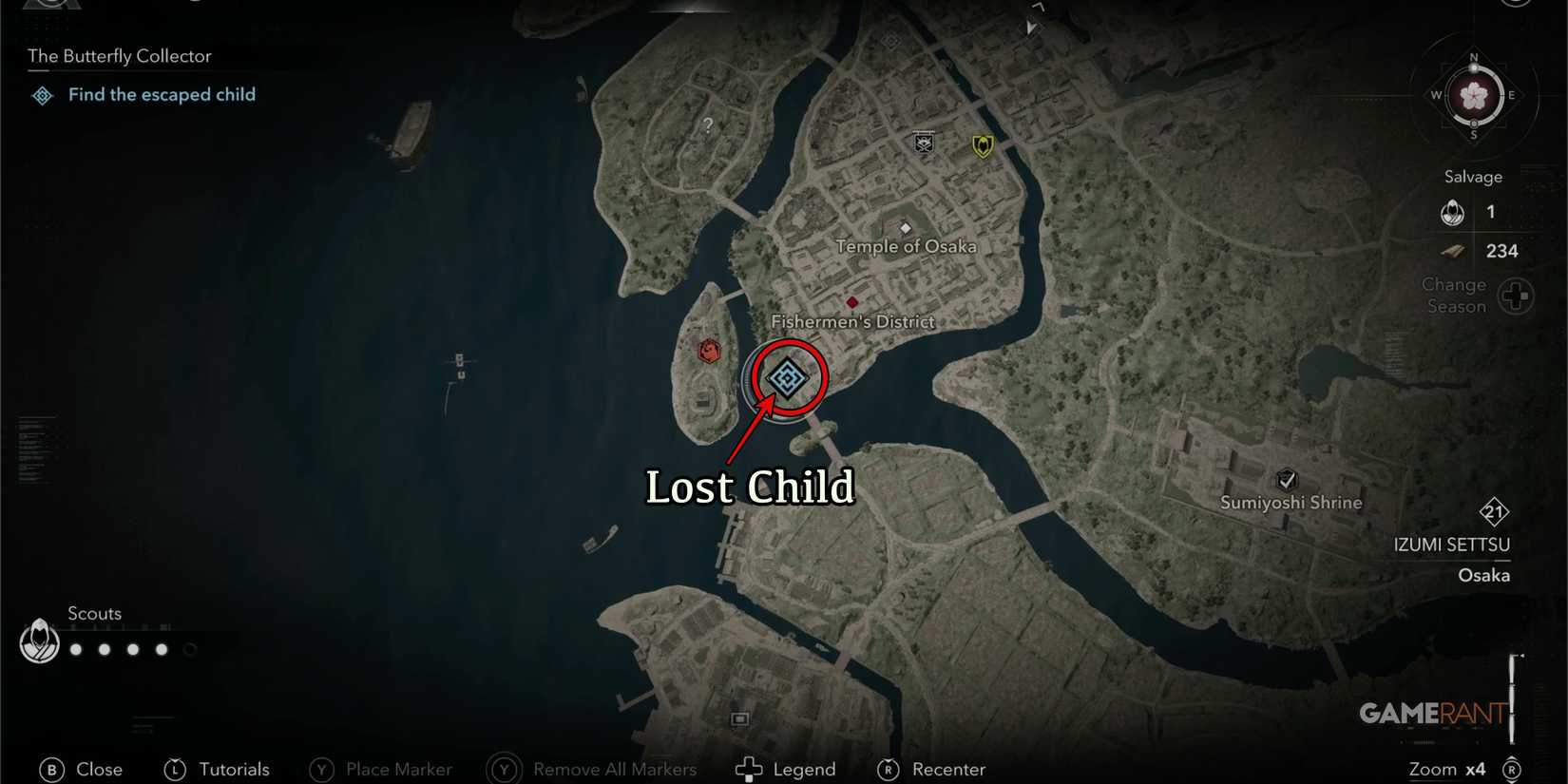Select Remove All Markers in the bottom bar

[615, 770]
